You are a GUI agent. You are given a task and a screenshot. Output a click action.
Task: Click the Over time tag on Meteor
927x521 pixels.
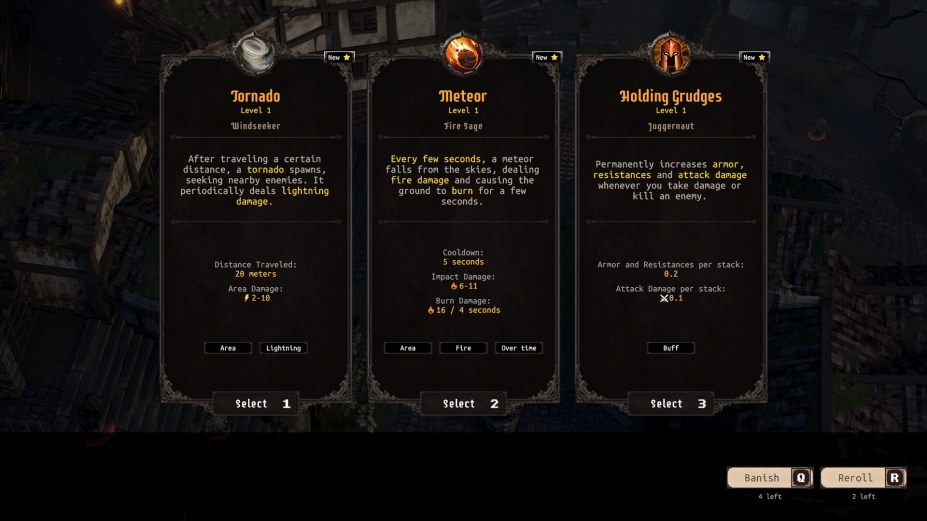click(519, 348)
